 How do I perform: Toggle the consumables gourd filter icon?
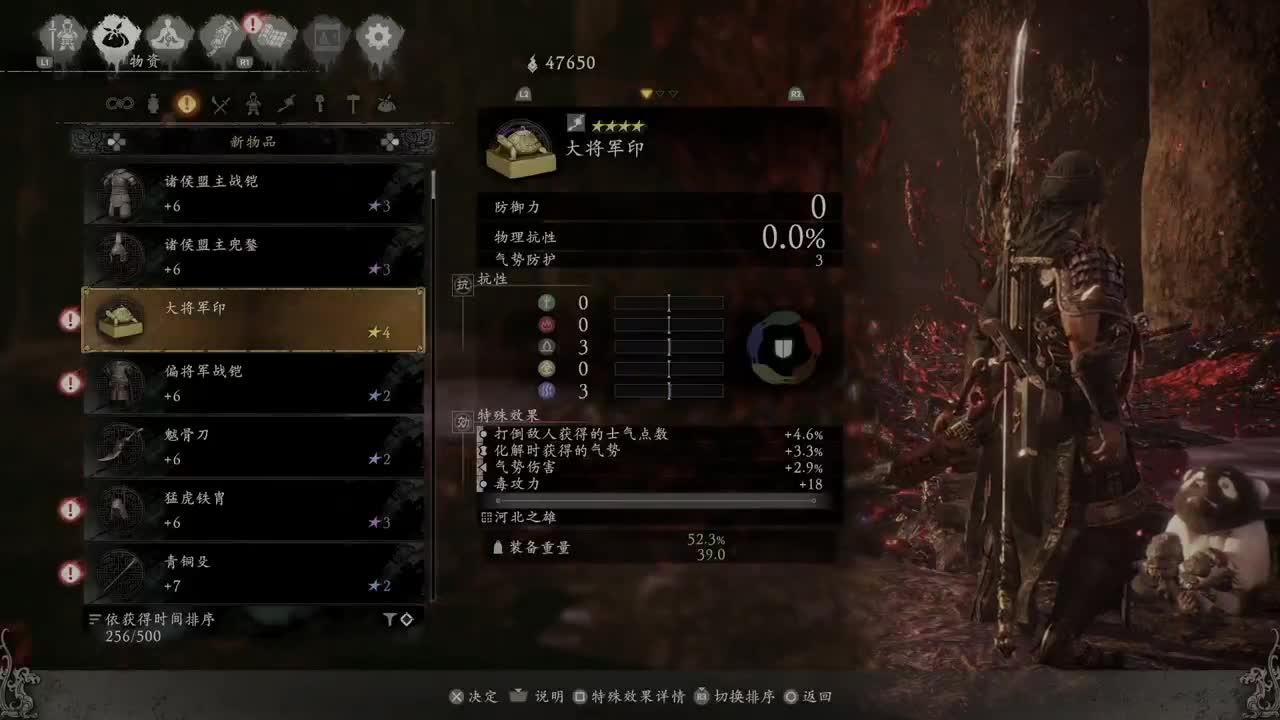153,104
